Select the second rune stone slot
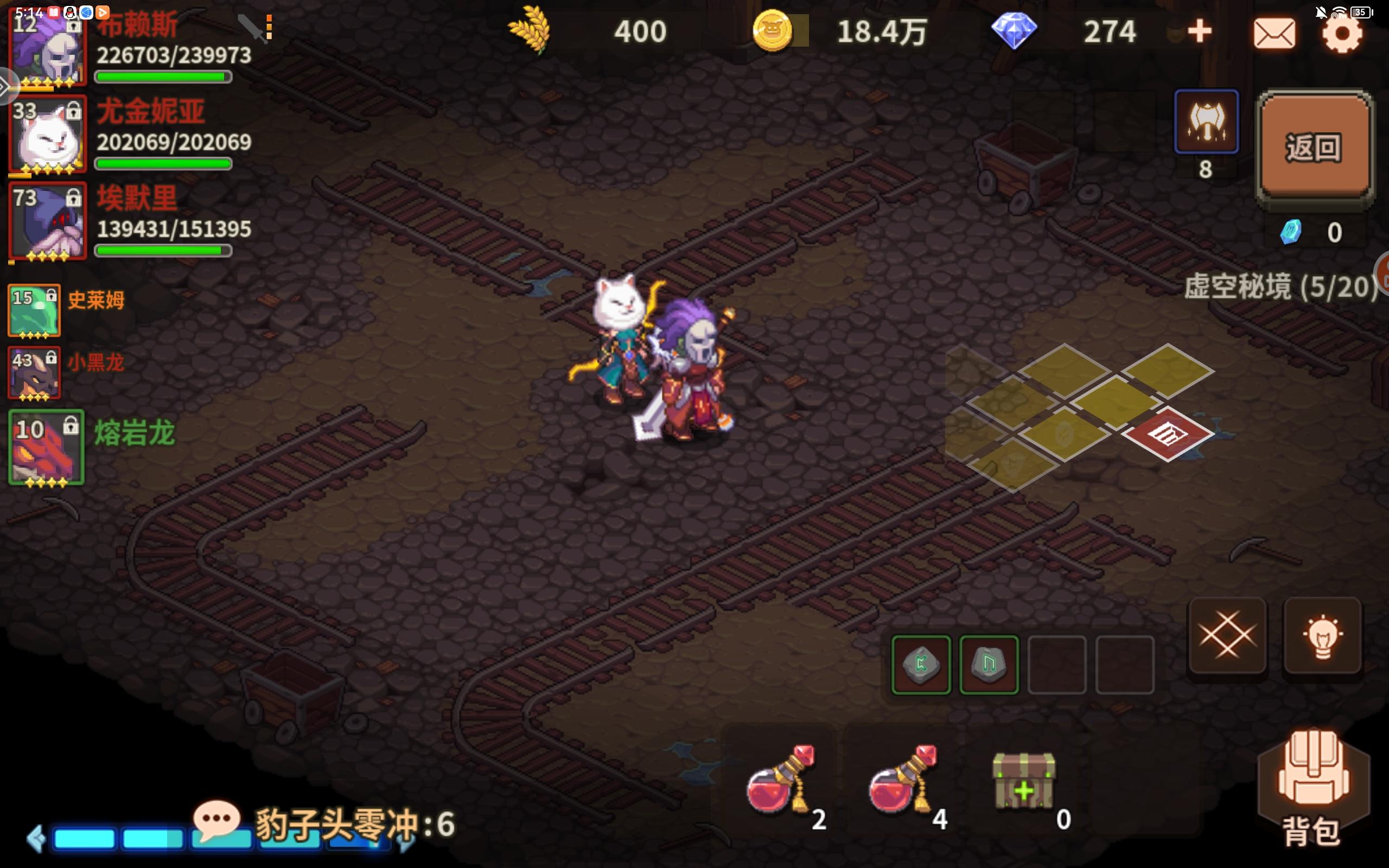Screen dimensions: 1389x868 click(x=989, y=664)
